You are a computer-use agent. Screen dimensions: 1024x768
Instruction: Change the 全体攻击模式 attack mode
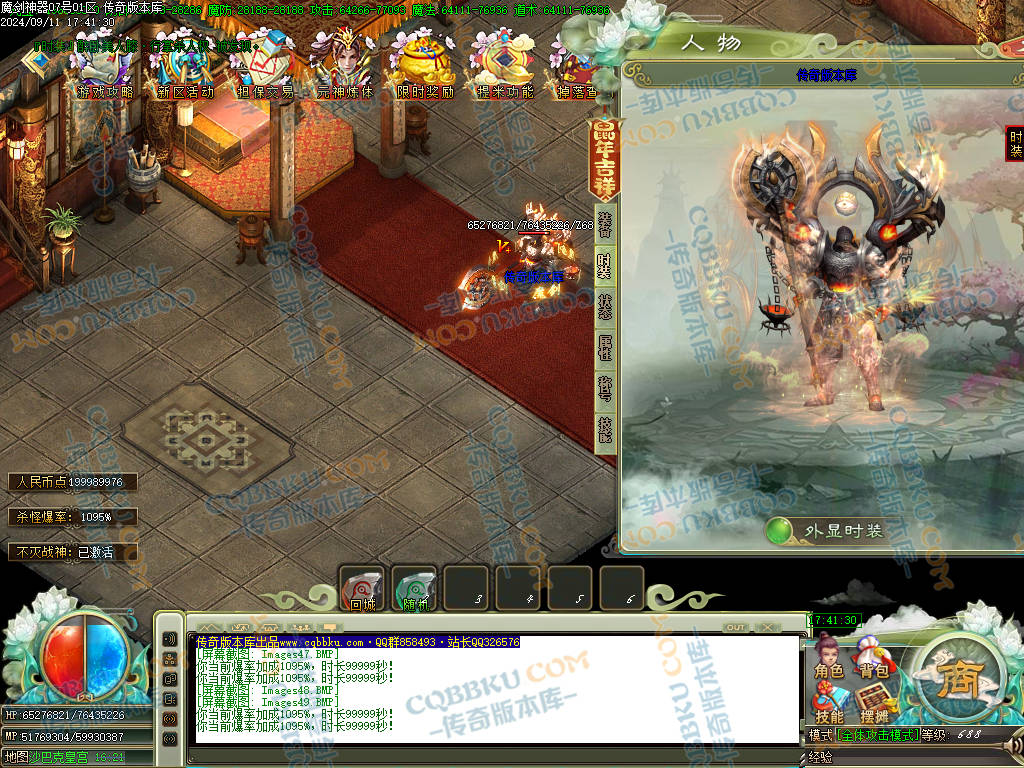pos(879,735)
